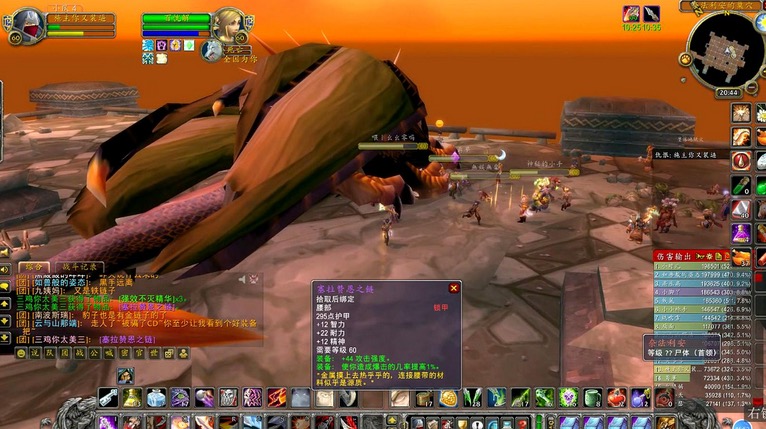Viewport: 766px width, 429px height.
Task: Activate the red lightning slash ability
Action: 277,398
